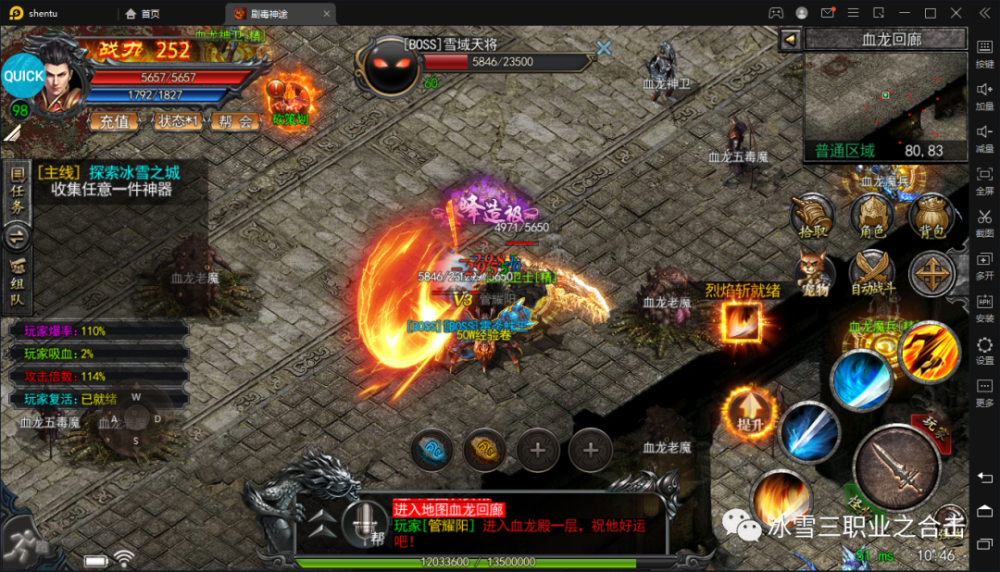Open the 宠物 pet menu
Image resolution: width=1000 pixels, height=572 pixels.
(x=814, y=273)
